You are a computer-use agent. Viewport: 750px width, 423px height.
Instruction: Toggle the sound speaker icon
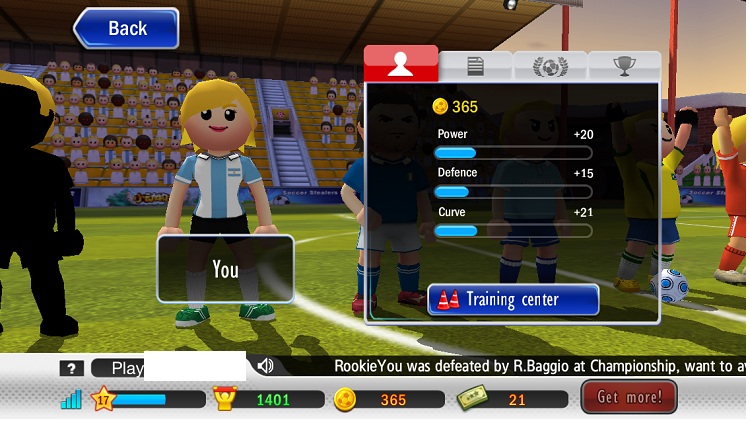pos(265,367)
